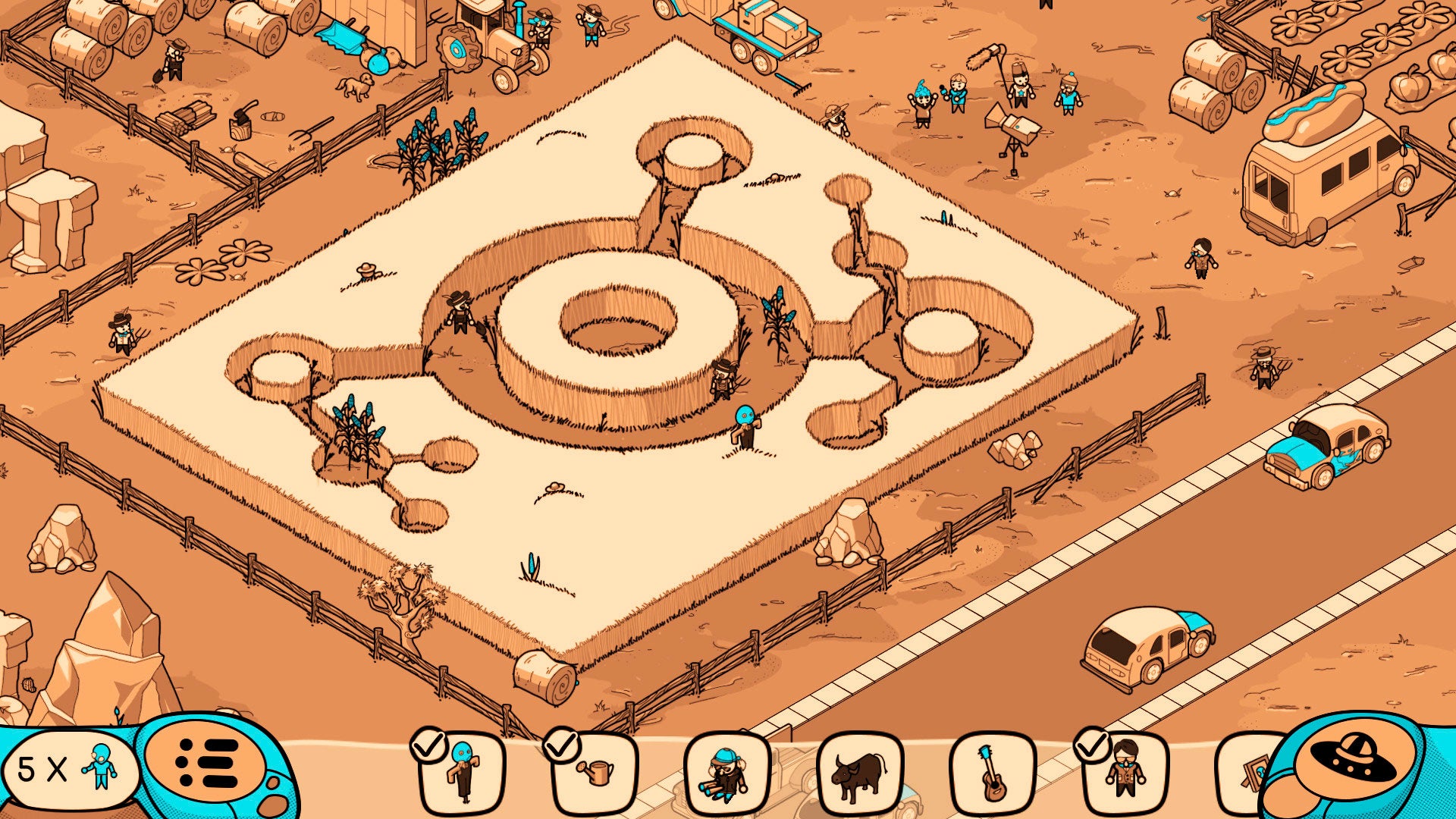This screenshot has width=1456, height=819.
Task: Pick the bull target tile
Action: tap(859, 775)
